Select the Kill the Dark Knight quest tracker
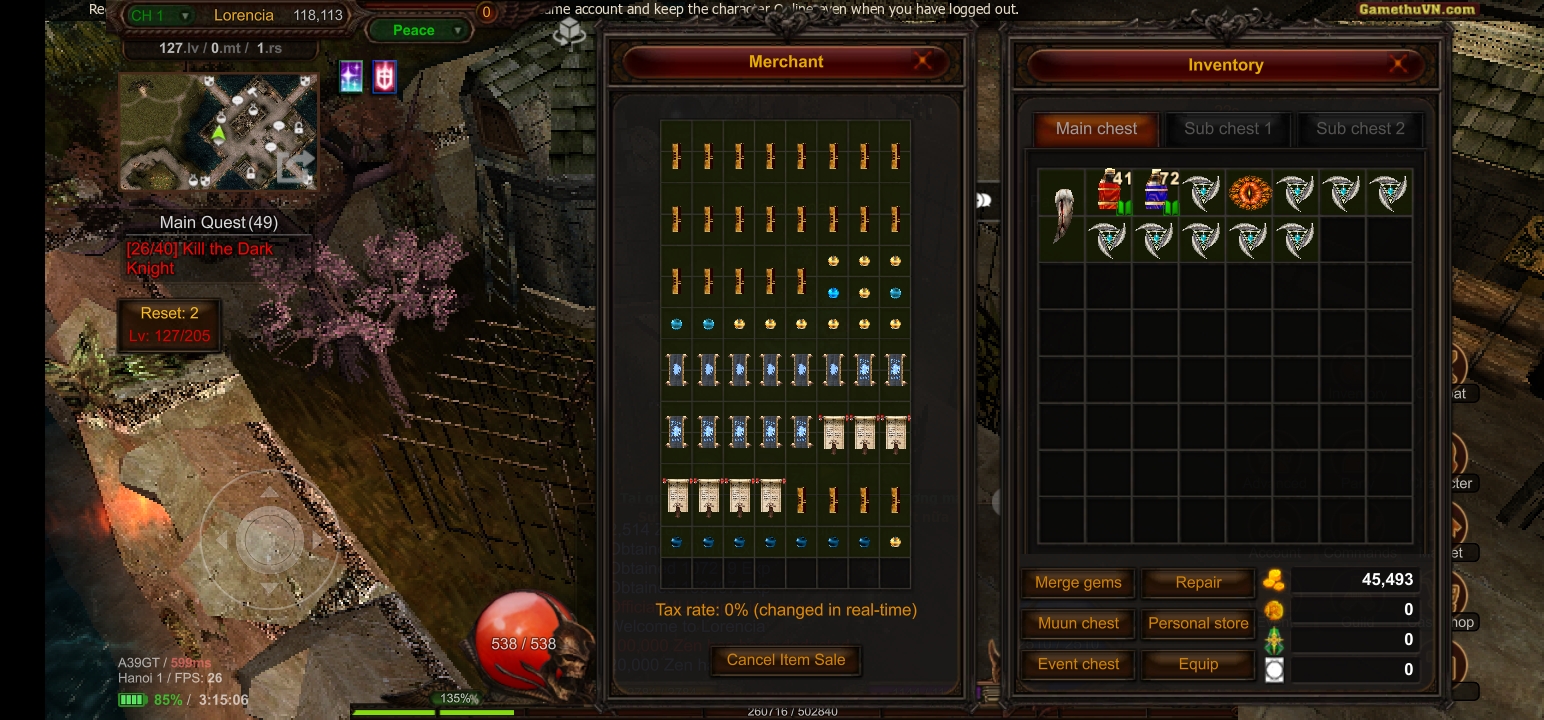Screen dimensions: 1544x720 pos(200,258)
